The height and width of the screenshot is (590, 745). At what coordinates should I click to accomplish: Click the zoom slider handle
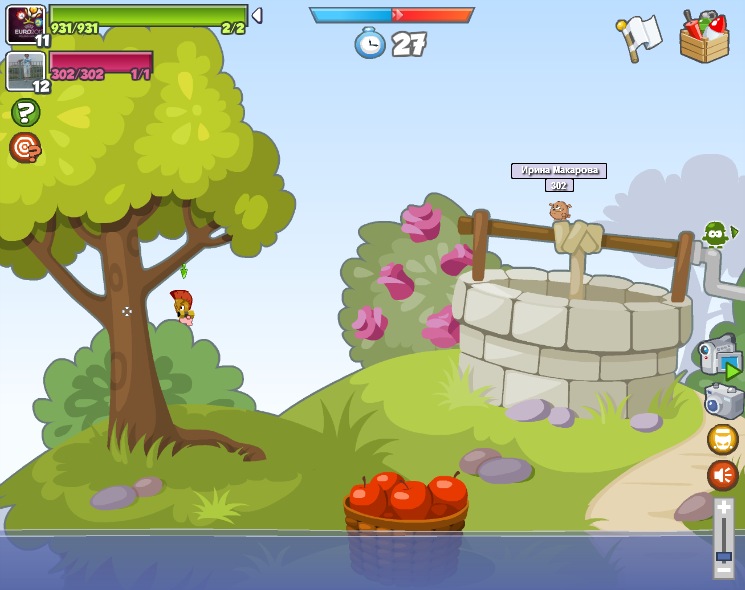[x=723, y=555]
